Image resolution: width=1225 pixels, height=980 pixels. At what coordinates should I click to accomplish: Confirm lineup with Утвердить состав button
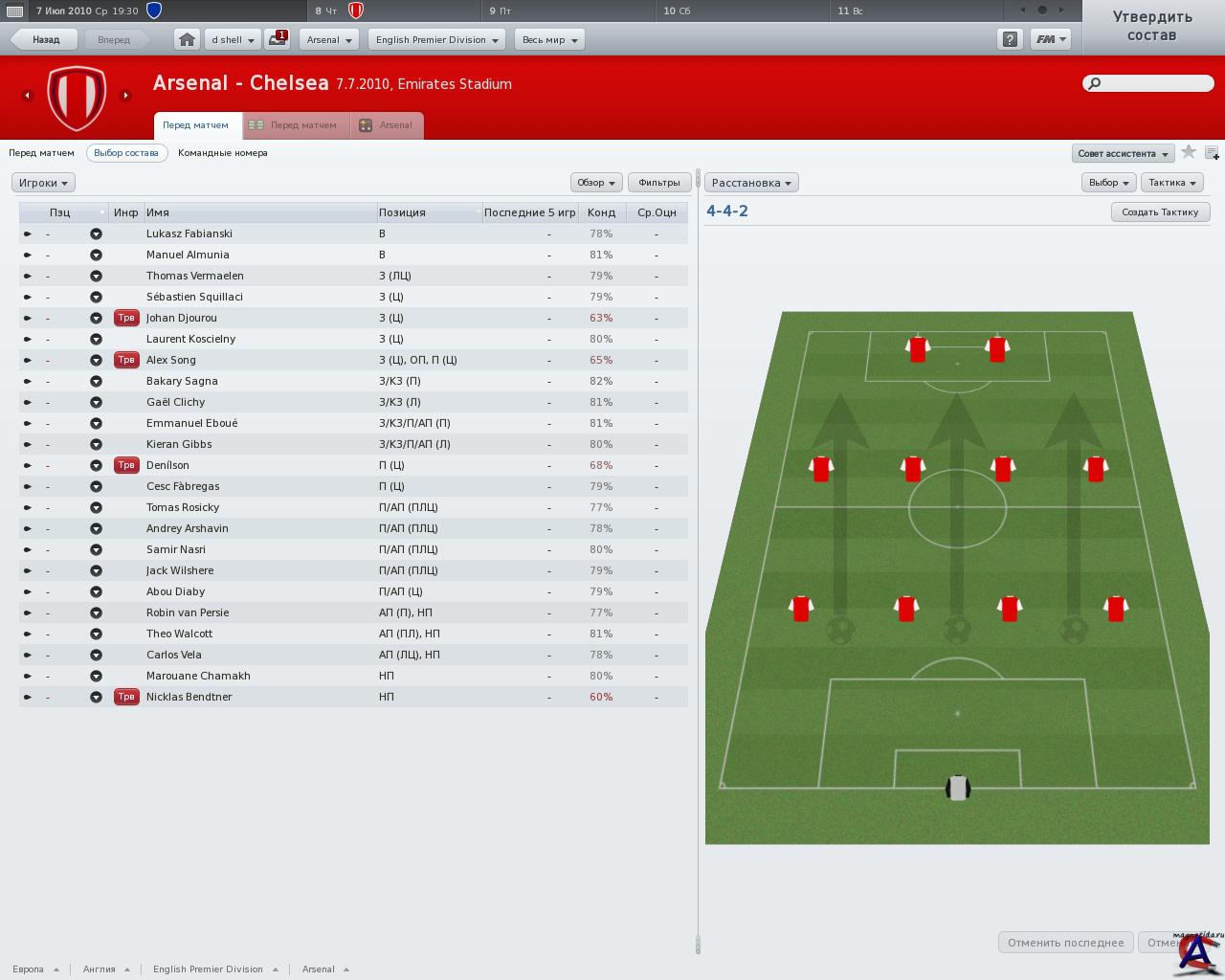(x=1151, y=27)
